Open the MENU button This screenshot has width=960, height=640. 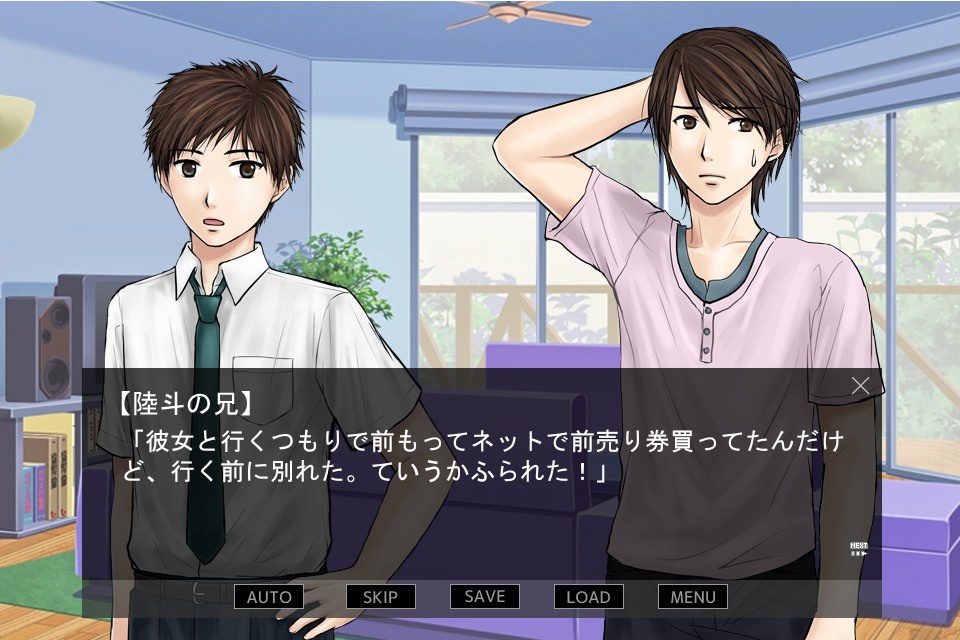tap(692, 597)
